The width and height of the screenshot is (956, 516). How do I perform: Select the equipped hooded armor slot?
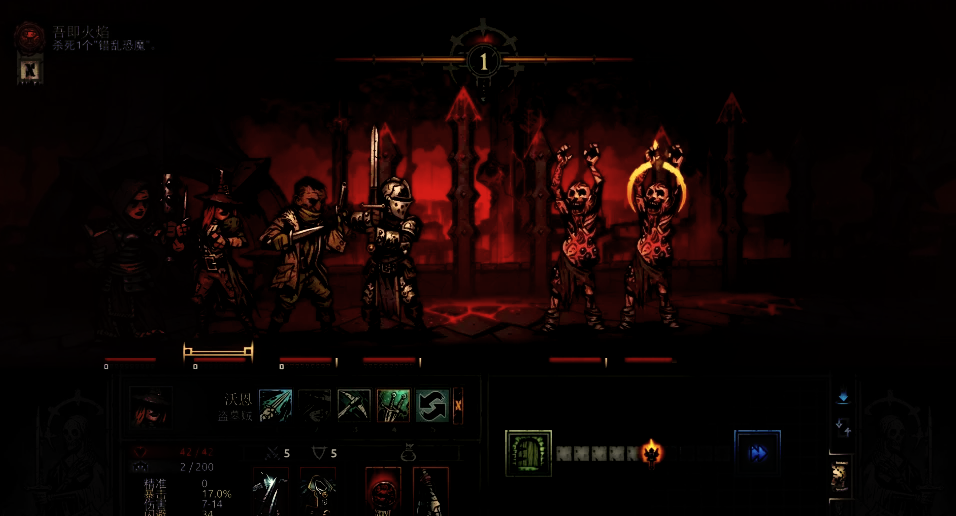319,492
